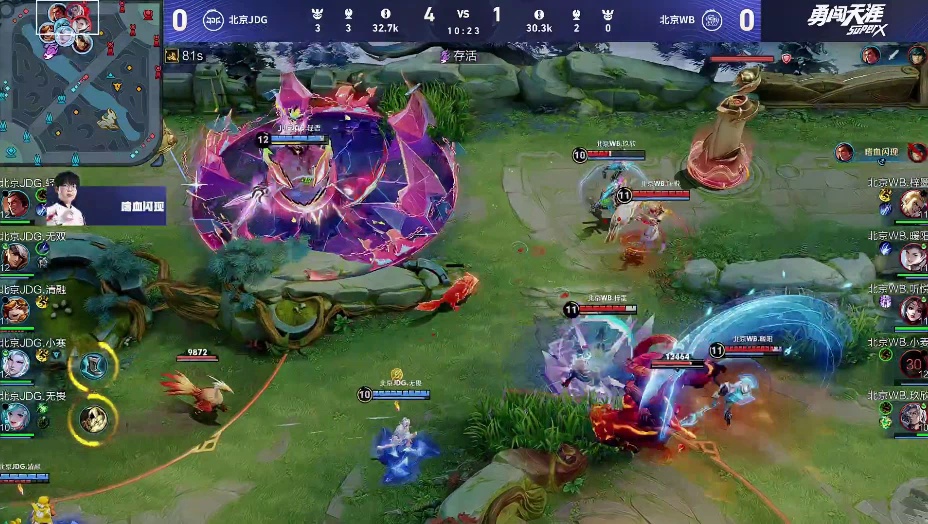Screen dimensions: 928x524
Task: Select the JDG 清融 player portrait
Action: pos(14,309)
